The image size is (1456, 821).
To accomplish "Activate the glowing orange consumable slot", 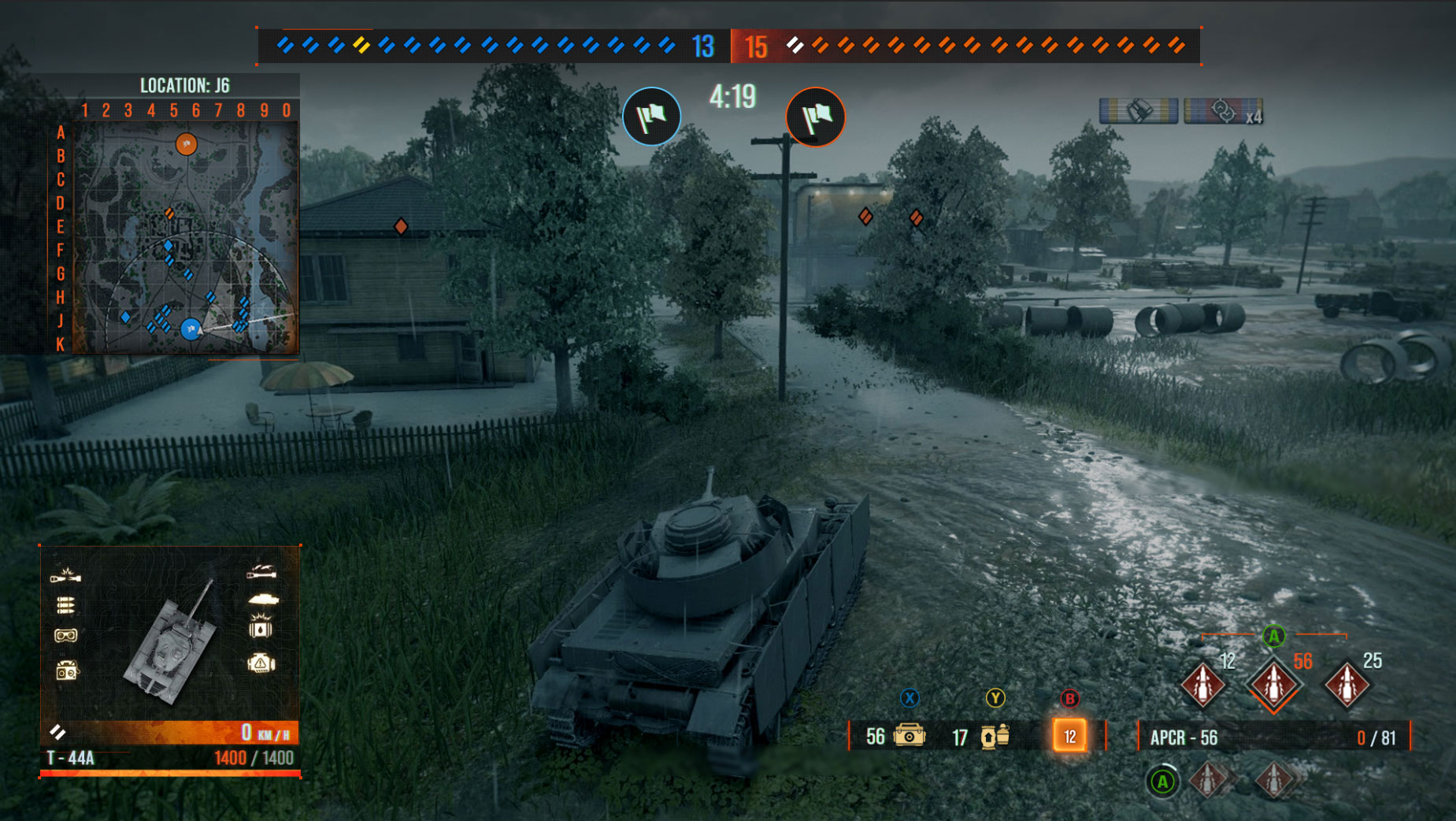I will [x=1069, y=736].
